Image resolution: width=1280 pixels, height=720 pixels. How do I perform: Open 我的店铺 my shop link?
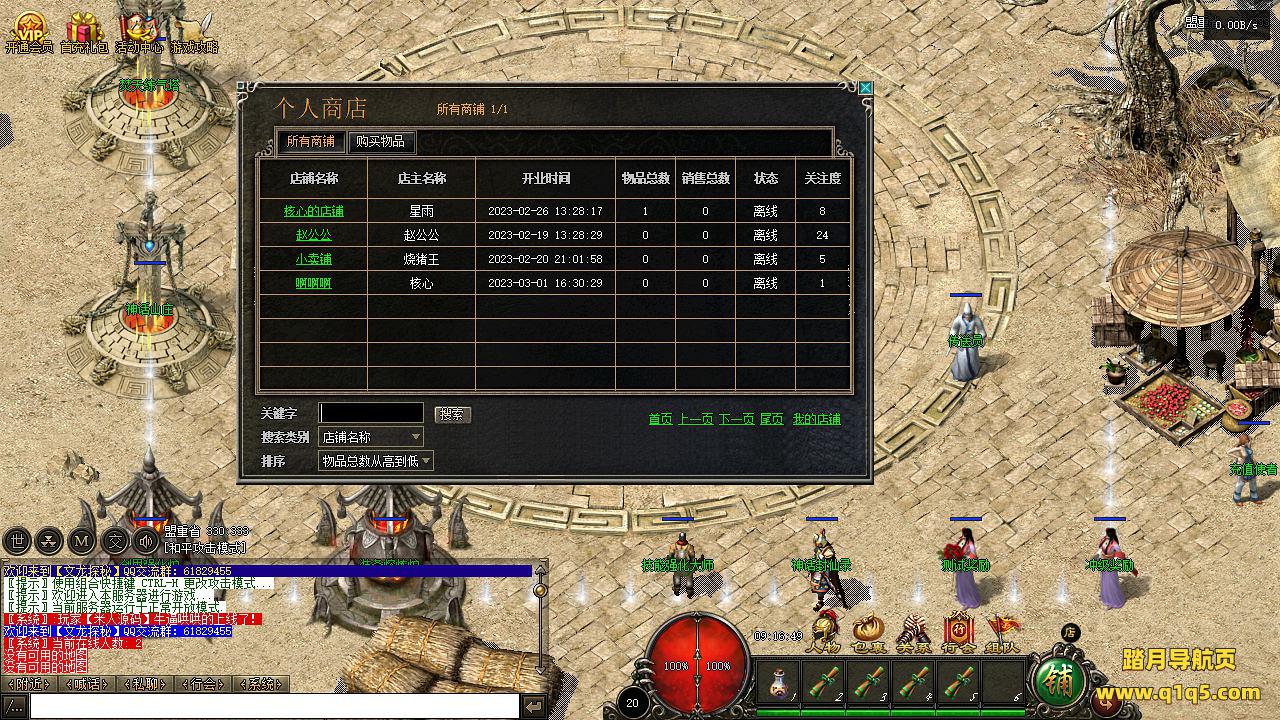[816, 419]
